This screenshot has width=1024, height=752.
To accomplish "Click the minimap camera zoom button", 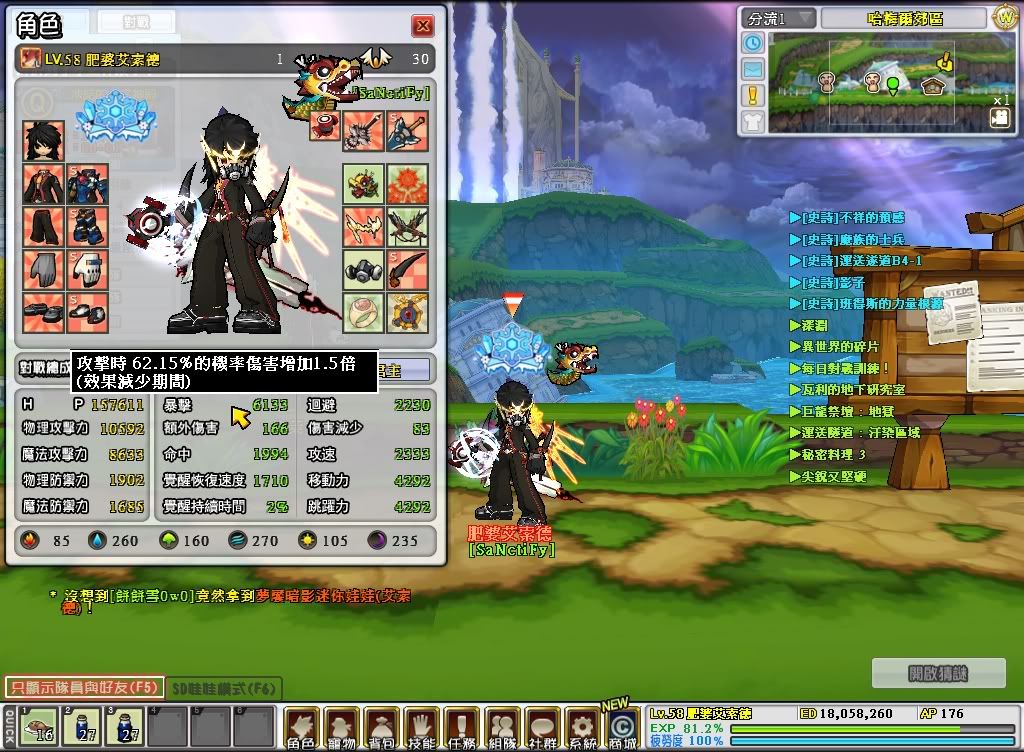I will 999,117.
